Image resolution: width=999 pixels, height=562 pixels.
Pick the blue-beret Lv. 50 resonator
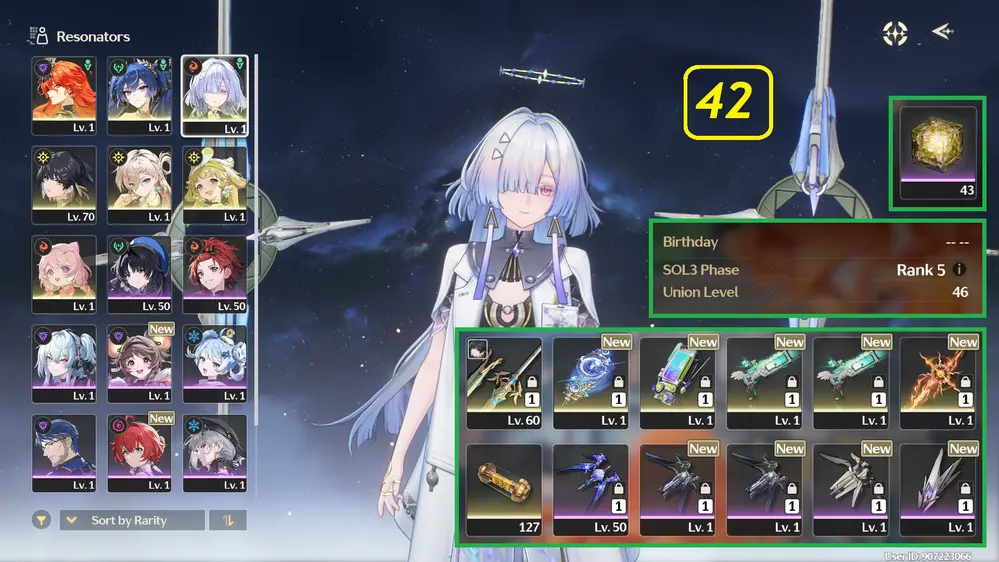click(x=140, y=274)
